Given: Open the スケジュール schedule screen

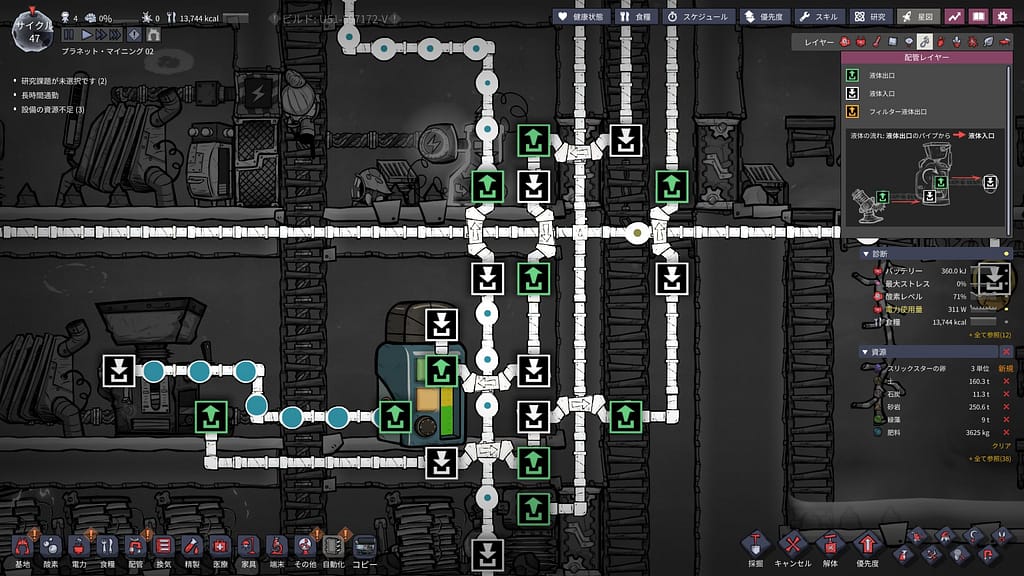Looking at the screenshot, I should tap(698, 16).
